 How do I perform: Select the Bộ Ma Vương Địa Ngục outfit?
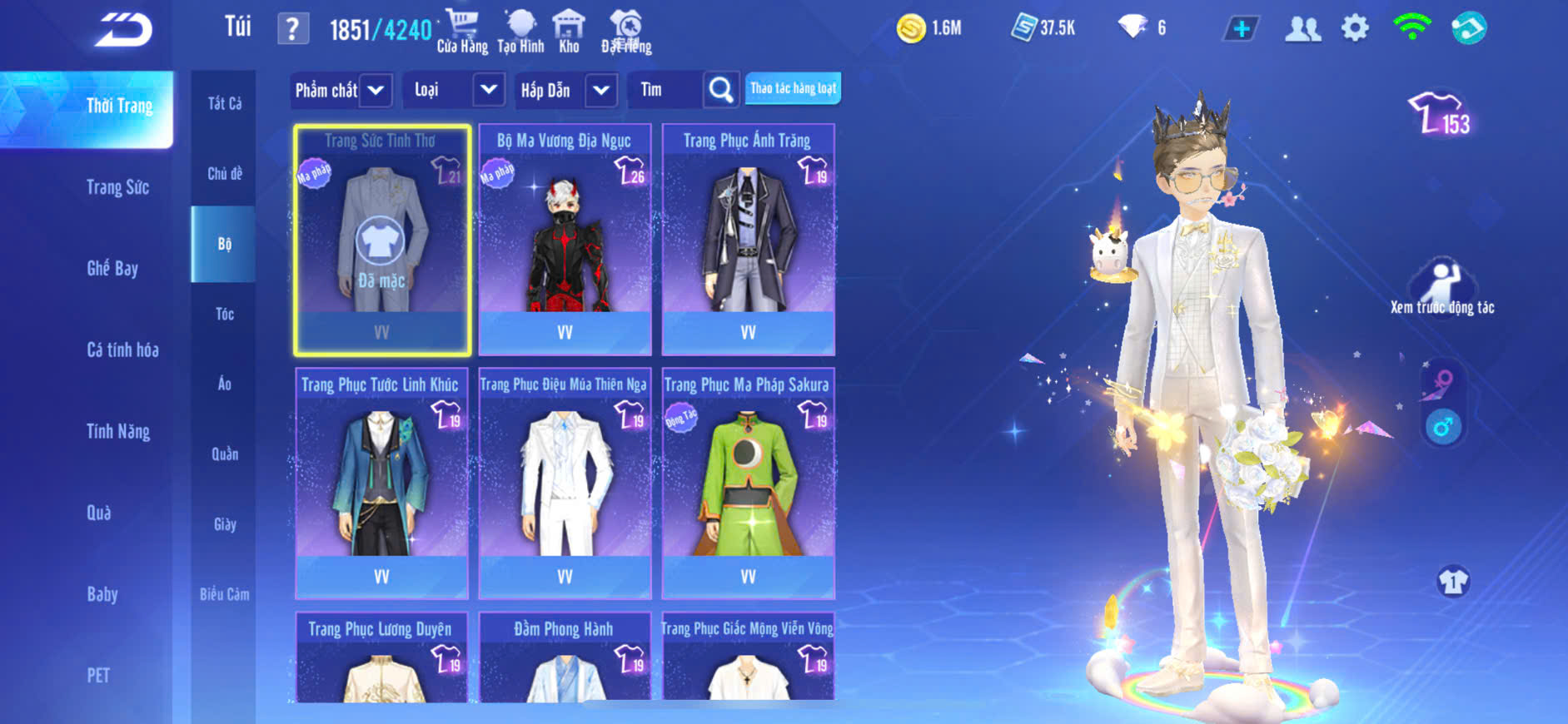click(565, 240)
